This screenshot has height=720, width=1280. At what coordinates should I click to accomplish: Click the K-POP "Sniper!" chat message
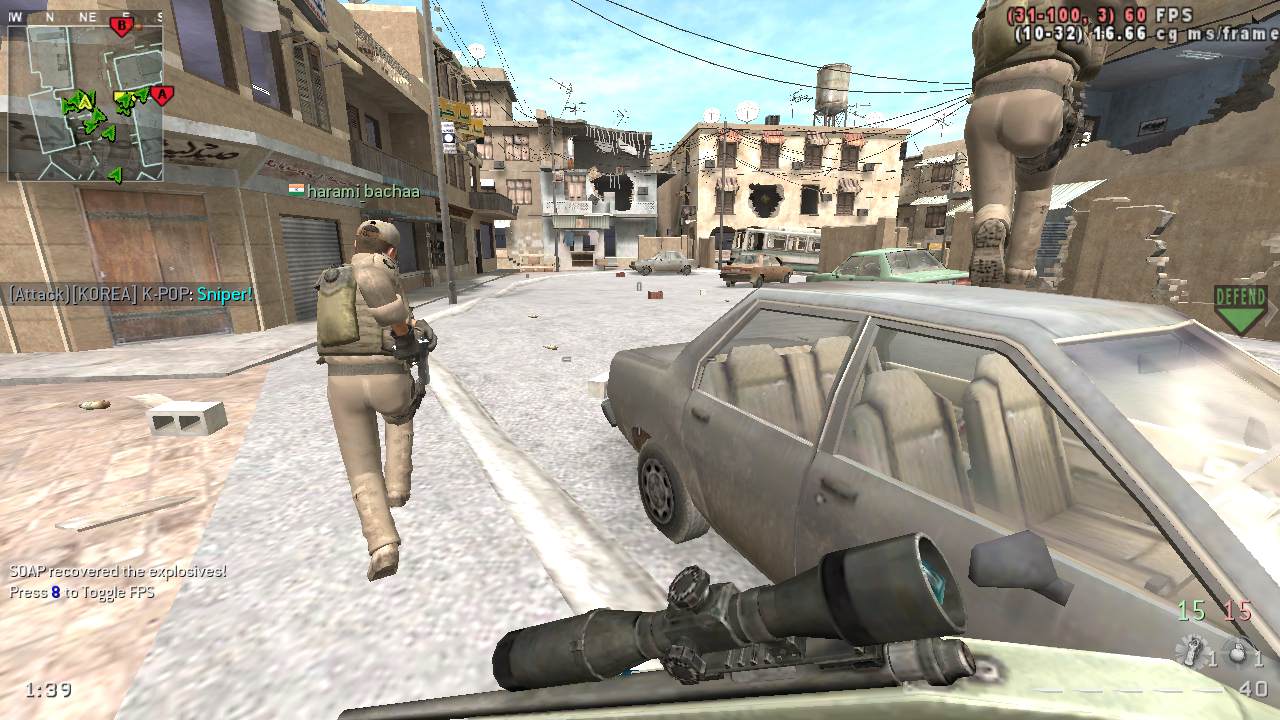point(131,294)
